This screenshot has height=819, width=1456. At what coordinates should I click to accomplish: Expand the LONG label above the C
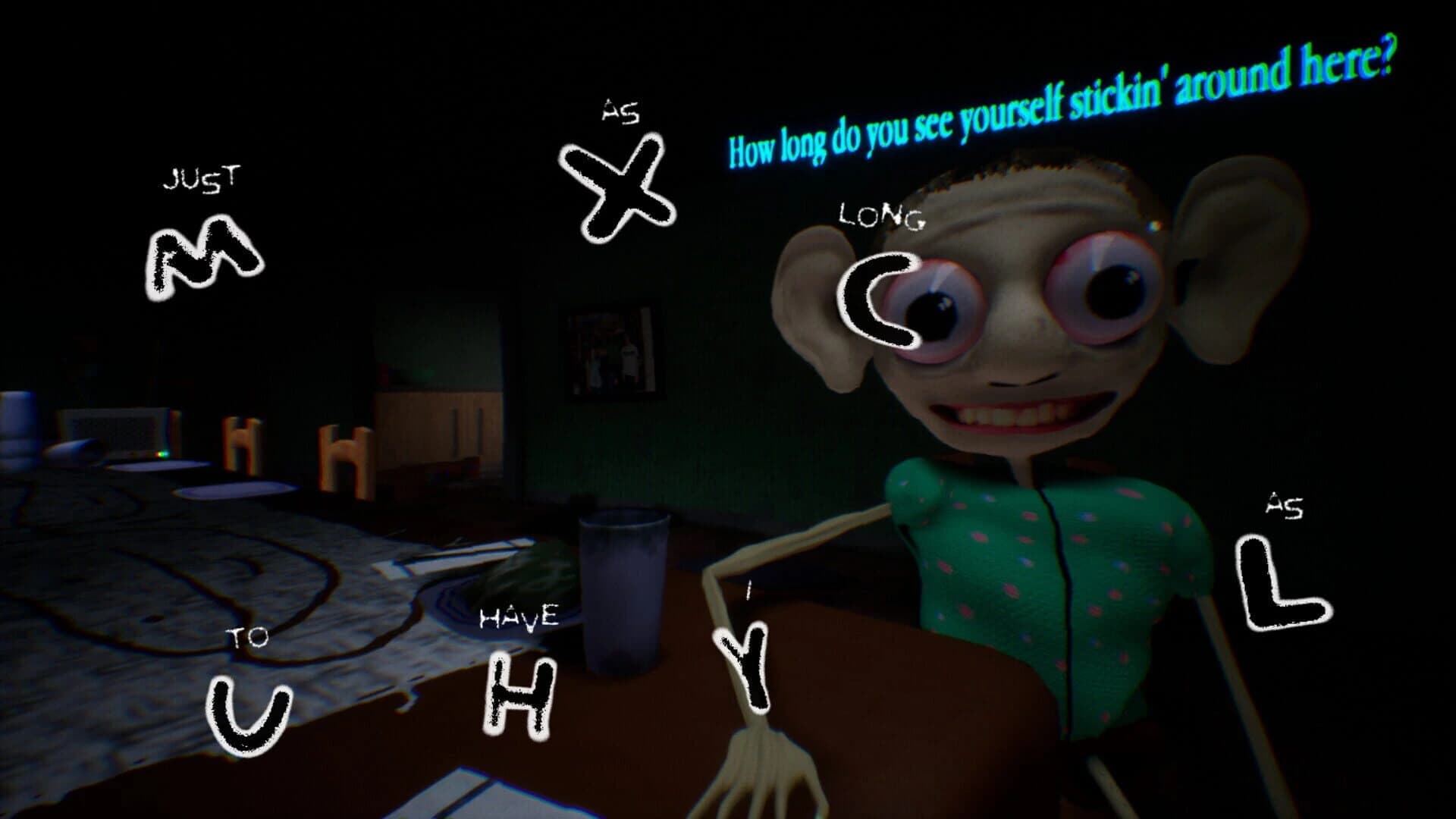tap(881, 216)
